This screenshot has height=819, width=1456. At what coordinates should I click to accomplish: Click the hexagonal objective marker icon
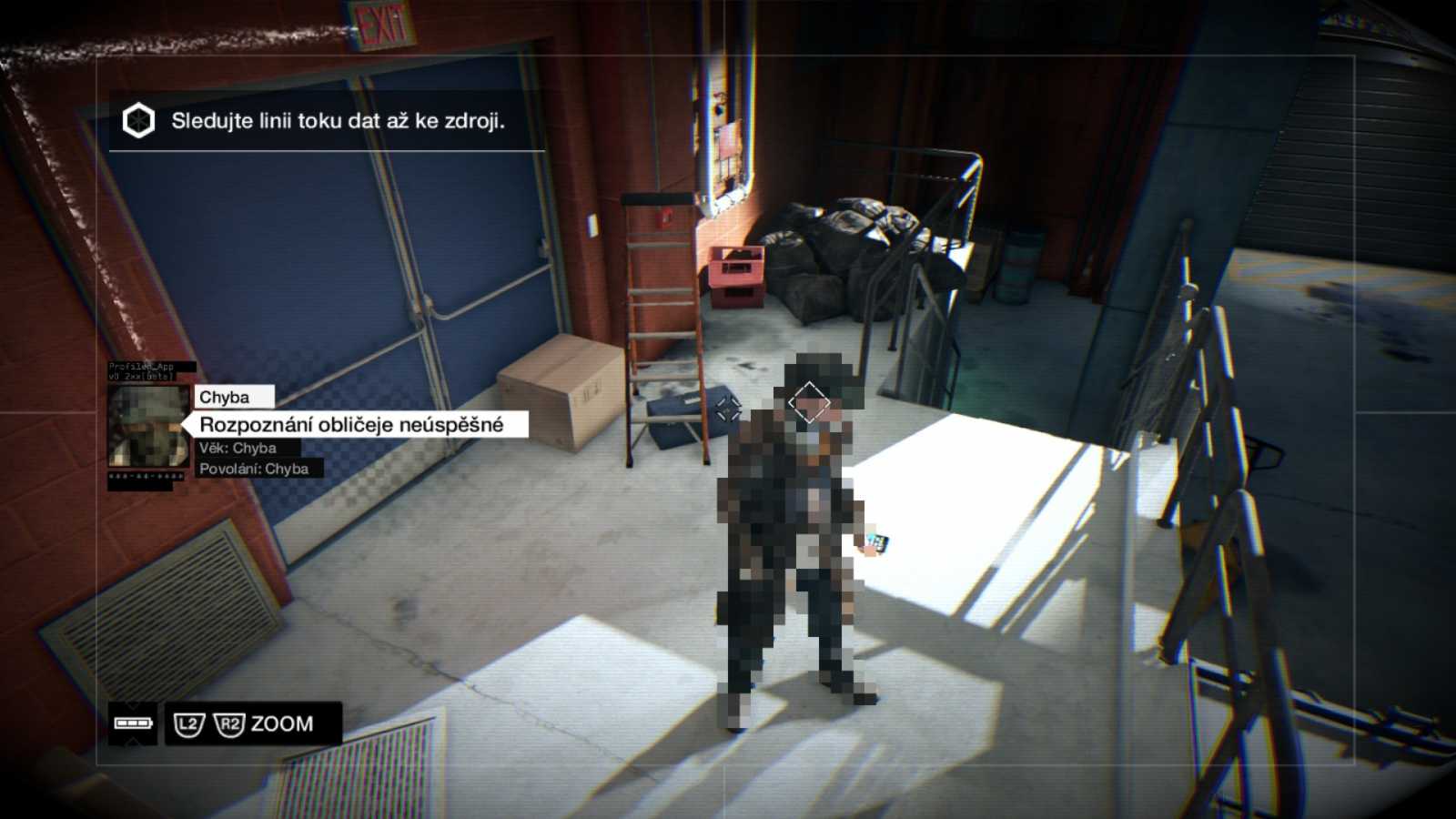click(137, 118)
